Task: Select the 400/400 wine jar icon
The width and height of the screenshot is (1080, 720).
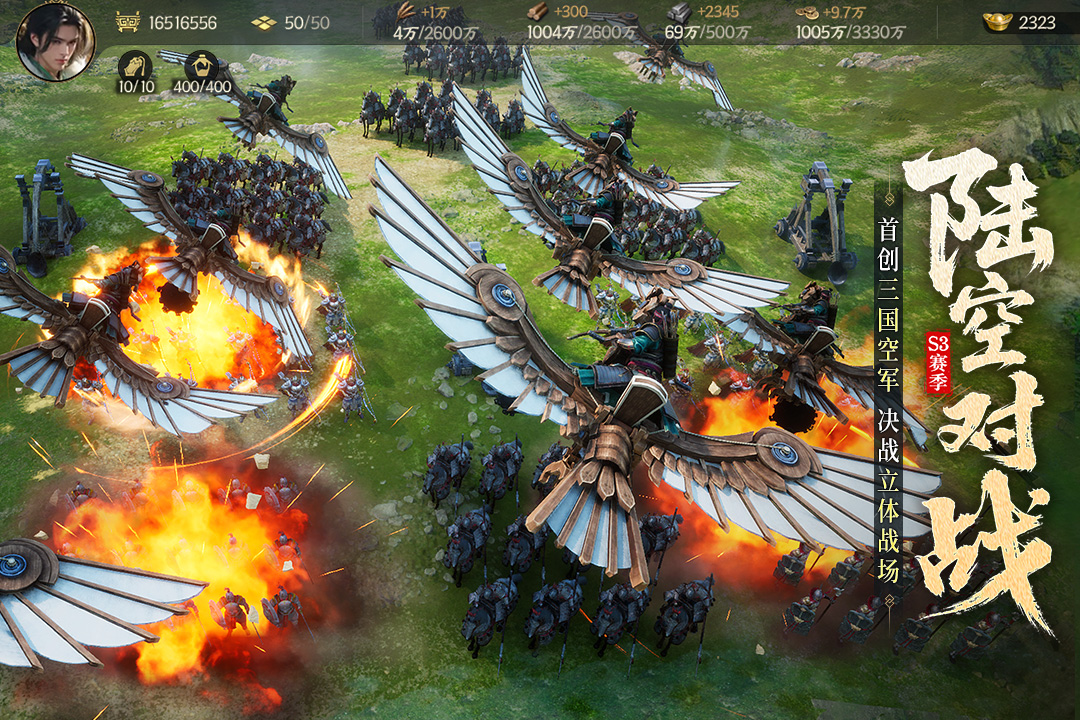Action: coord(201,67)
